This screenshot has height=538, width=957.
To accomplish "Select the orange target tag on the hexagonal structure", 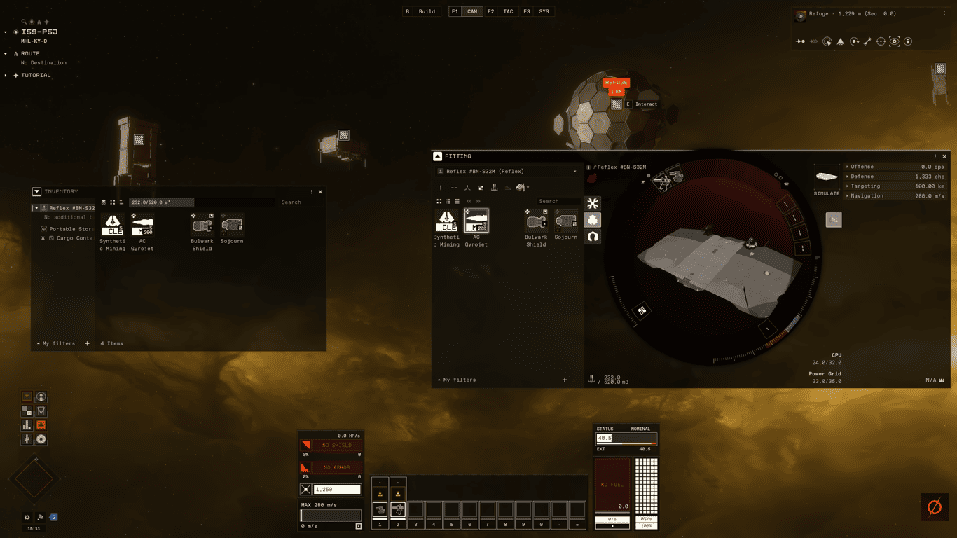I will (x=617, y=86).
